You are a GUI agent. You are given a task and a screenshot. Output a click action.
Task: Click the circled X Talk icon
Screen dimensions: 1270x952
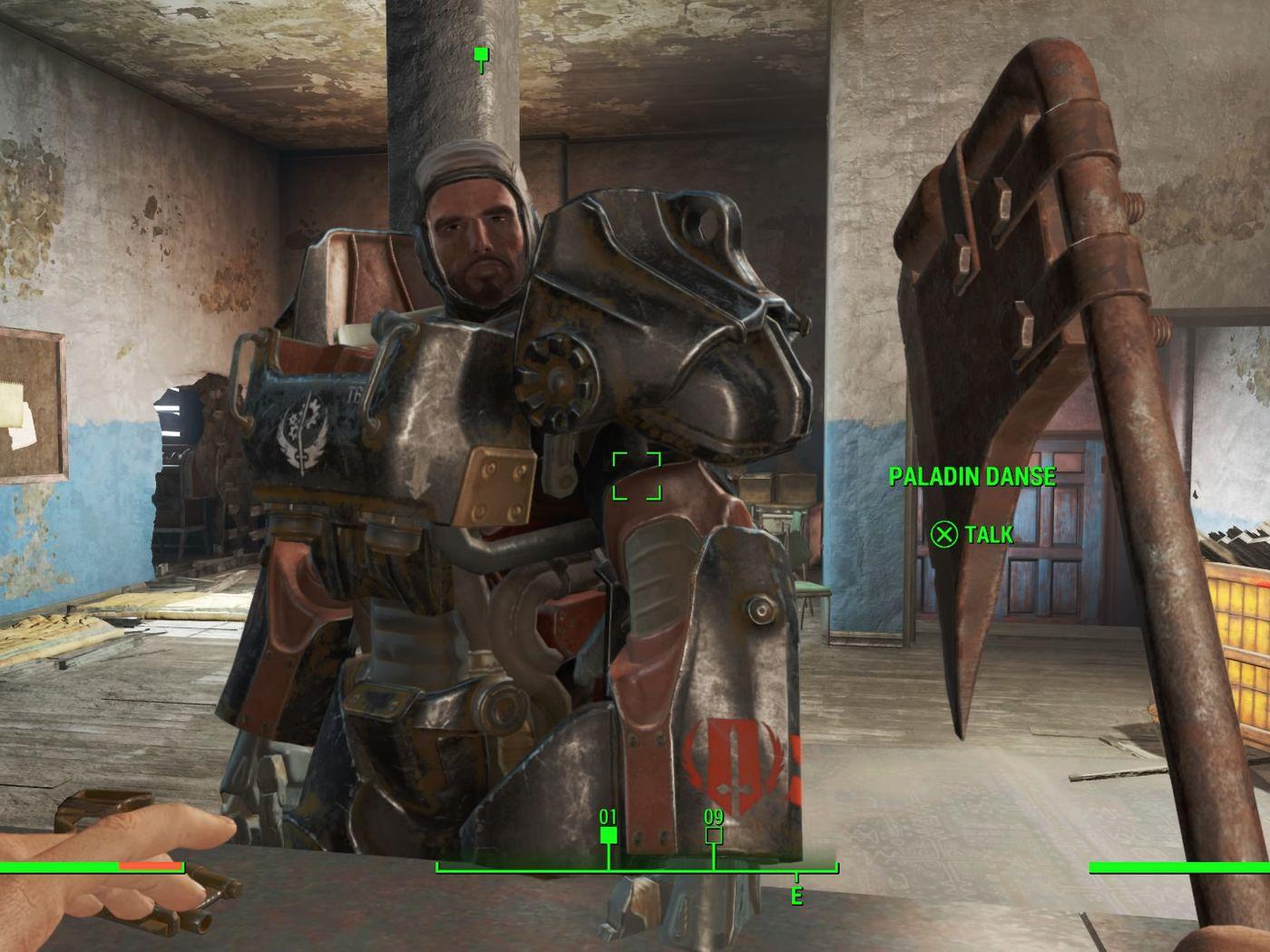943,536
